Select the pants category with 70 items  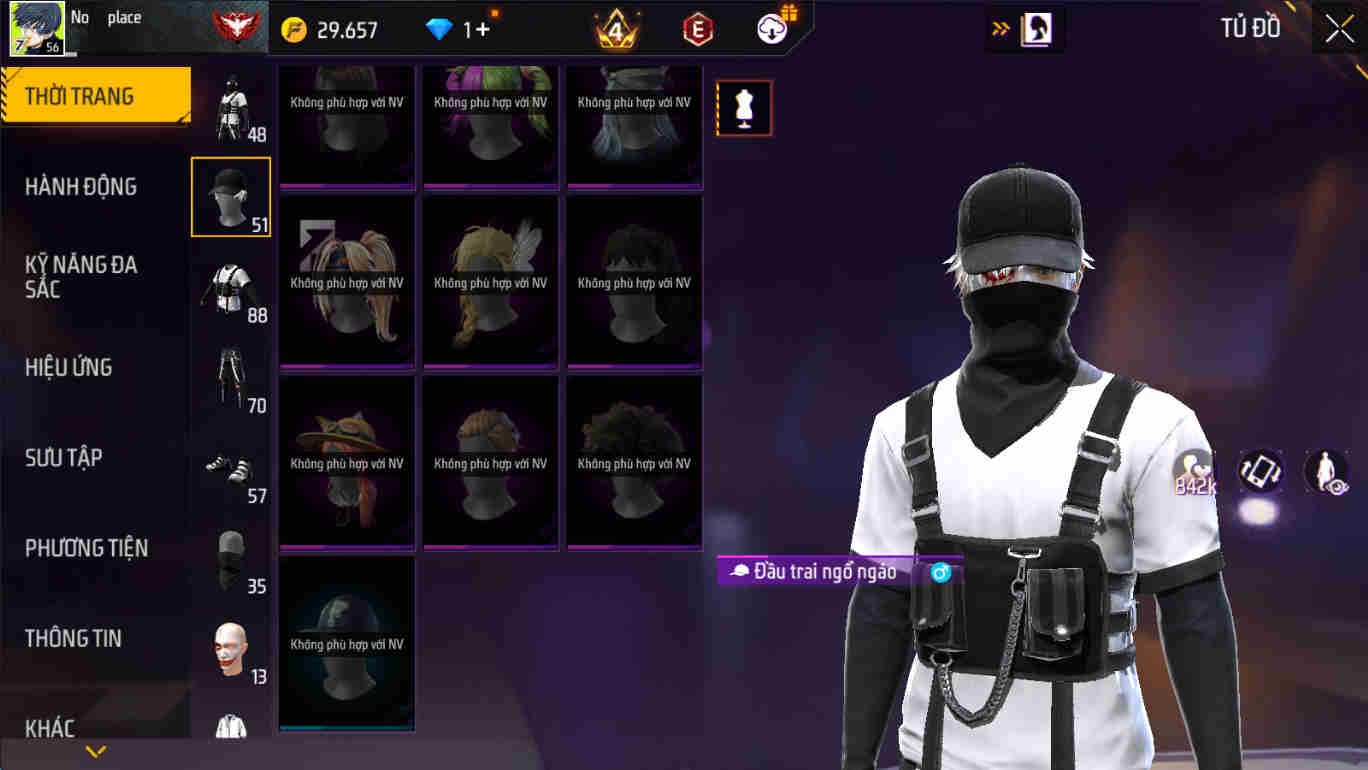(230, 376)
